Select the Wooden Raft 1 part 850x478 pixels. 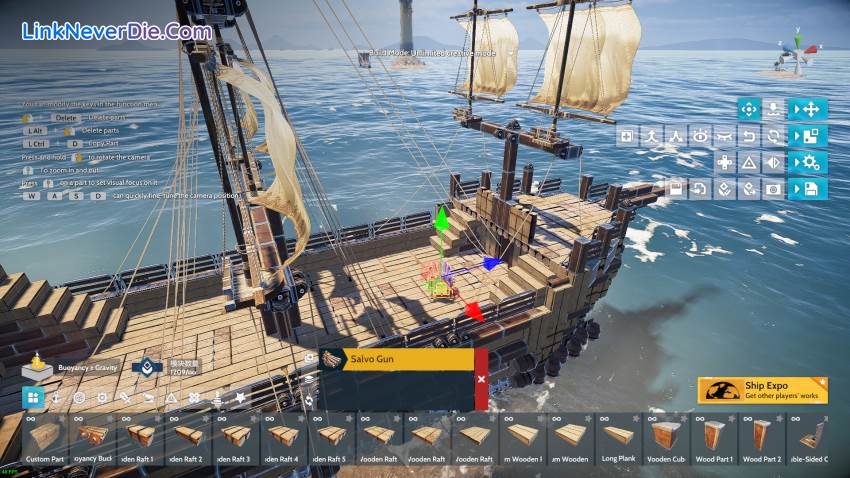[x=140, y=439]
